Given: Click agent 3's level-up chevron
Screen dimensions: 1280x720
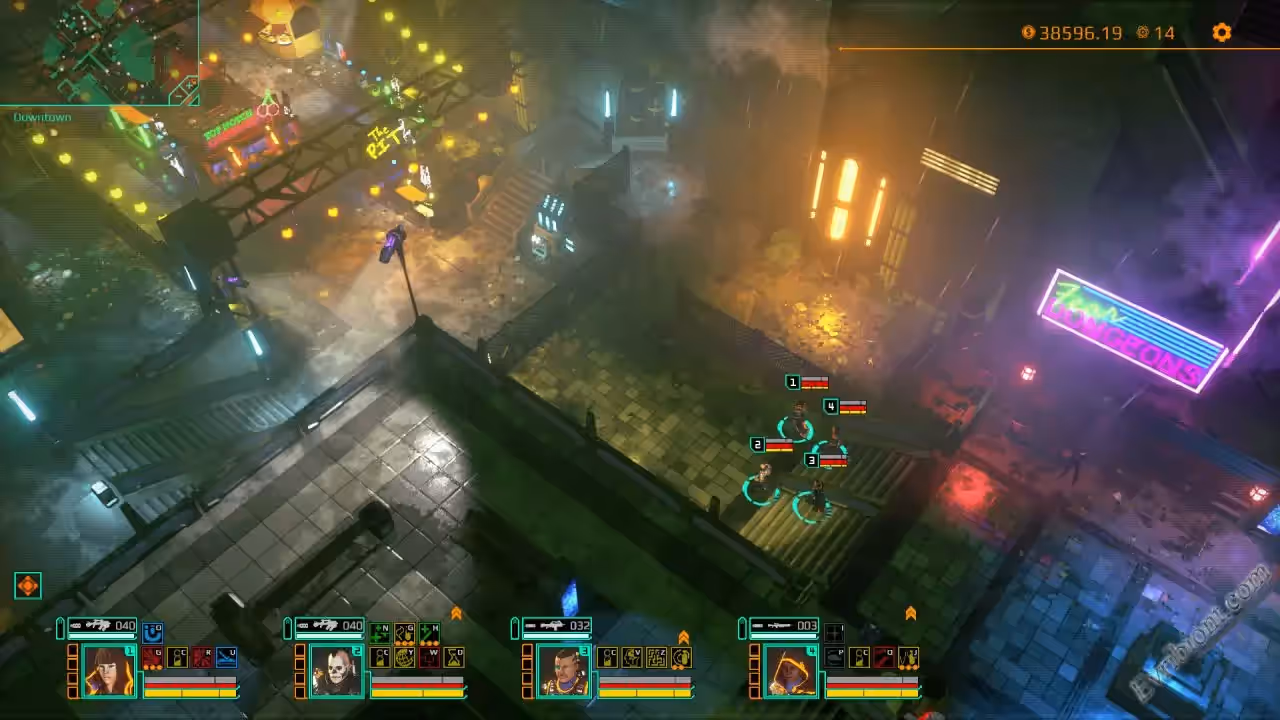Looking at the screenshot, I should [684, 637].
